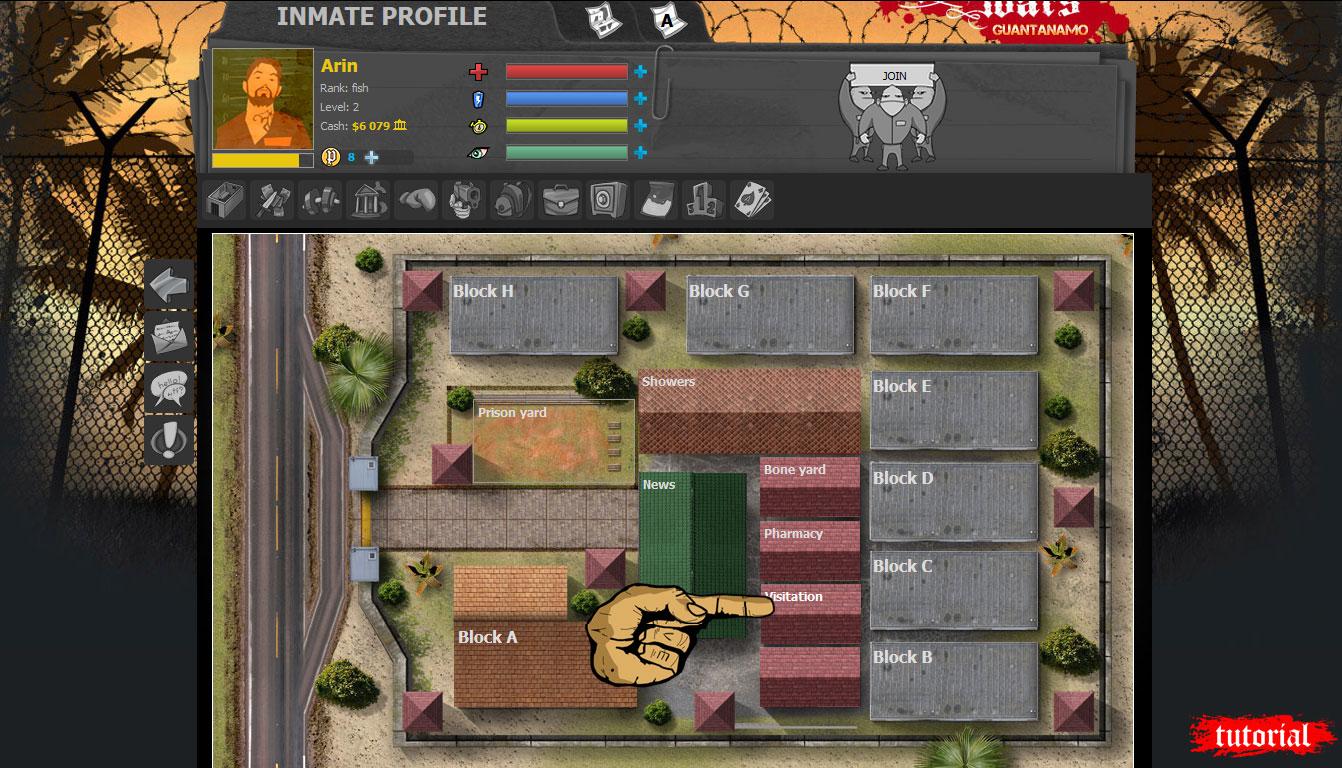Open the weapons shop icon in the toolbar

pyautogui.click(x=271, y=200)
